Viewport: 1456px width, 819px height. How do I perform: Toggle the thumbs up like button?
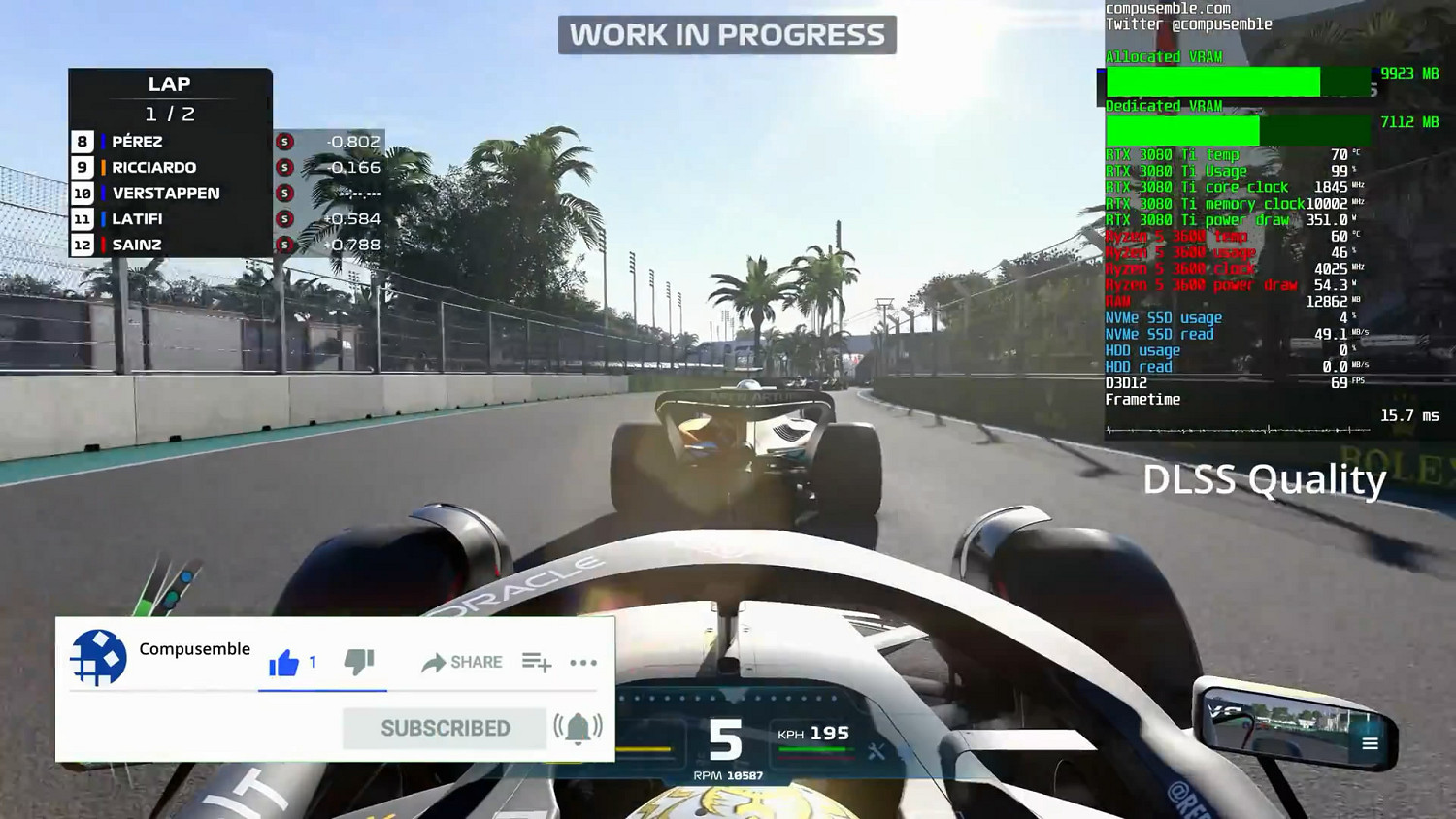point(282,661)
